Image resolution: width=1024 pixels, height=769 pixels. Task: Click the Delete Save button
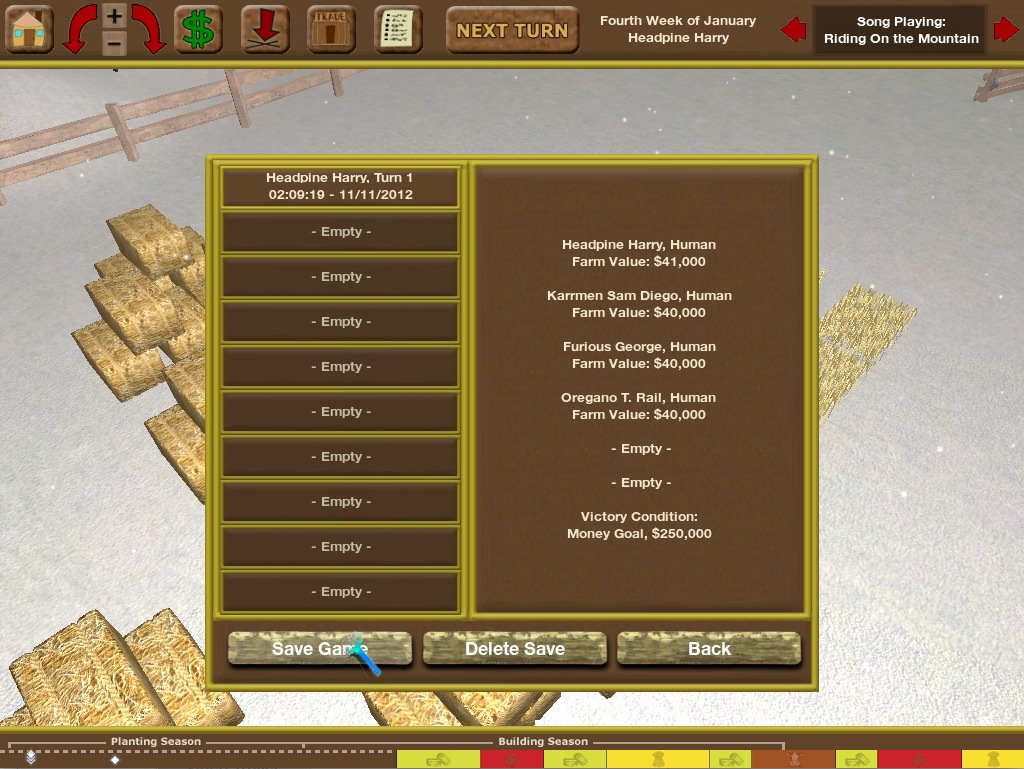tap(514, 649)
